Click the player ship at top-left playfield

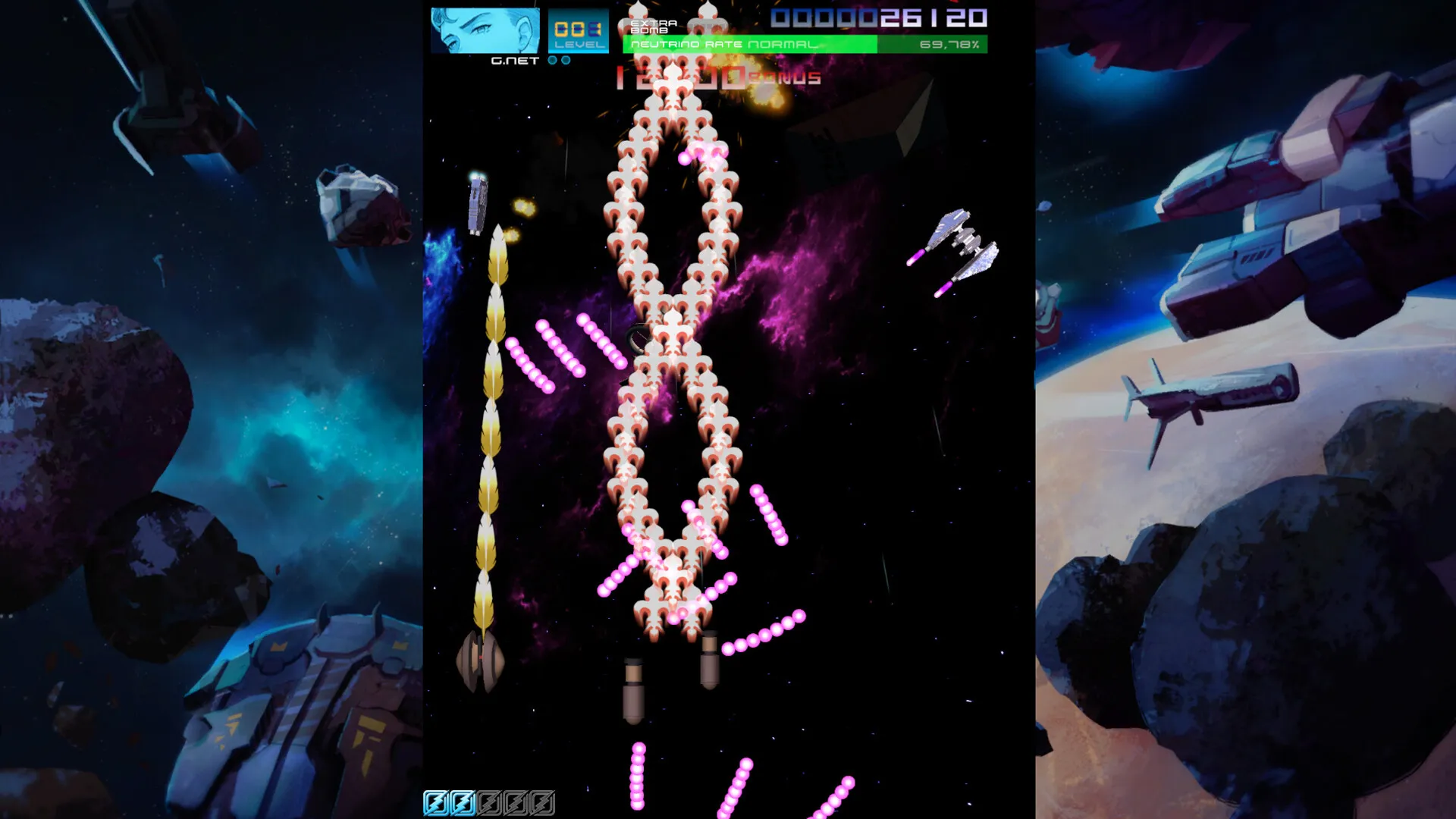pyautogui.click(x=477, y=203)
